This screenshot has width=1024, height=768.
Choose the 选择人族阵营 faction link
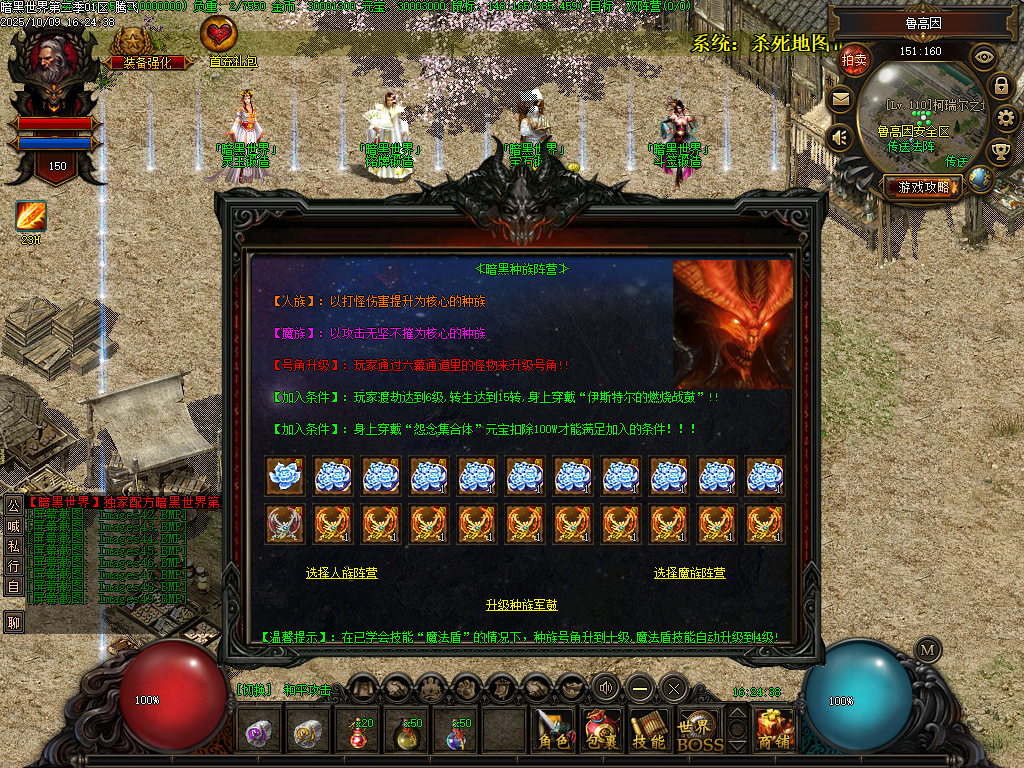point(341,573)
